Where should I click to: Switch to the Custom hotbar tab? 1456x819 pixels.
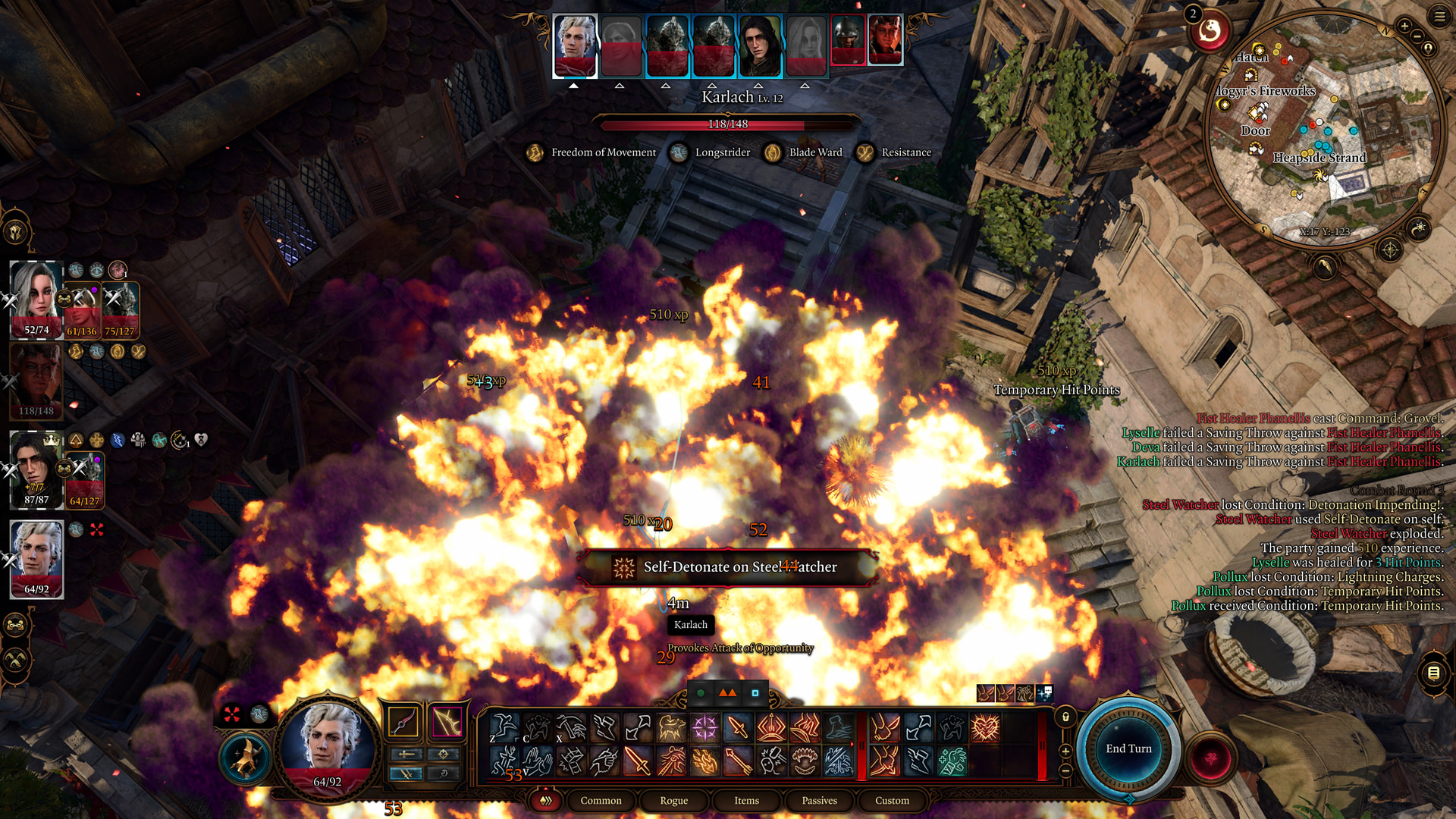pyautogui.click(x=892, y=801)
